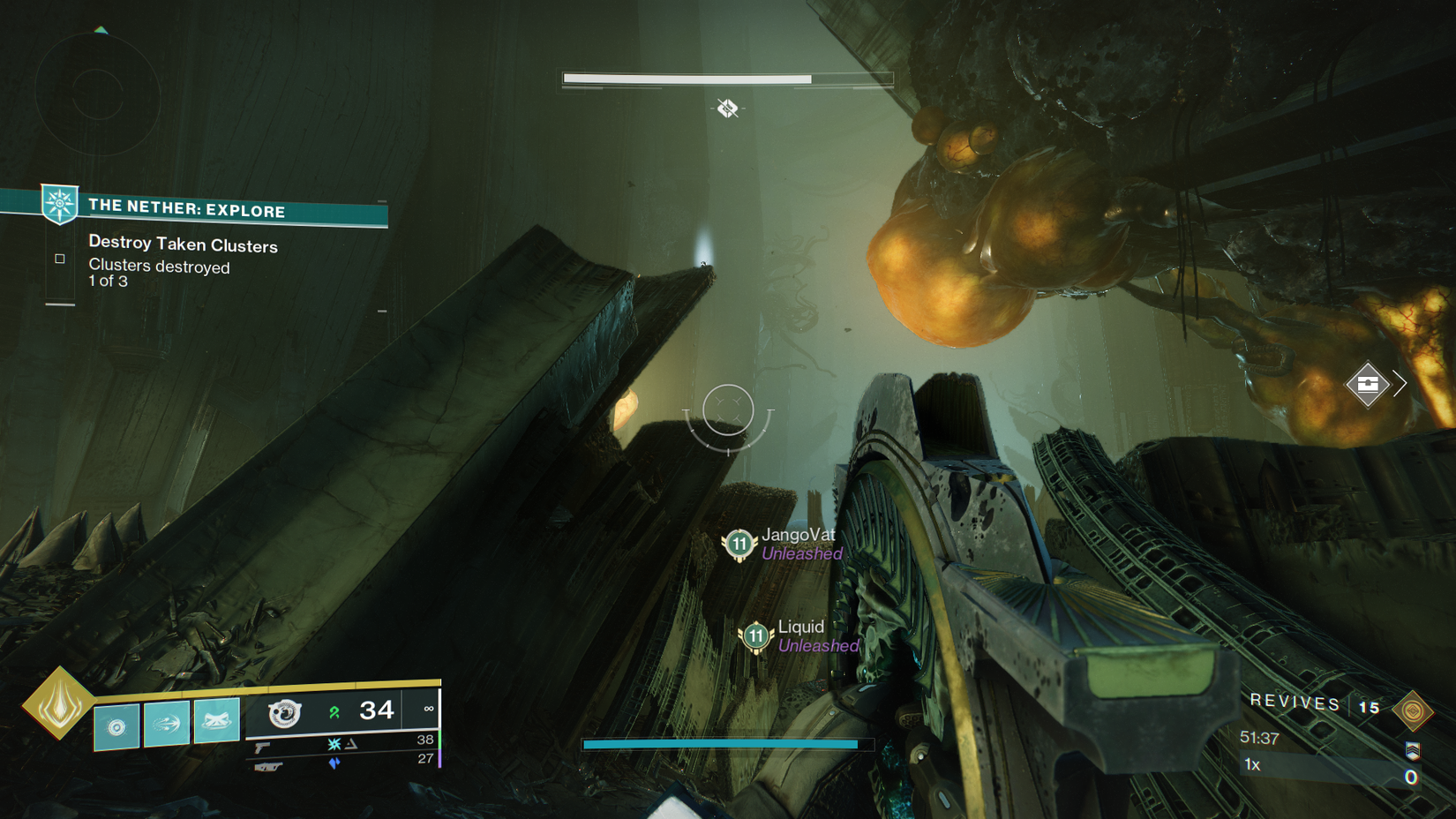Switch to the sidearm weapon row
Image resolution: width=1456 pixels, height=819 pixels.
coord(263,747)
